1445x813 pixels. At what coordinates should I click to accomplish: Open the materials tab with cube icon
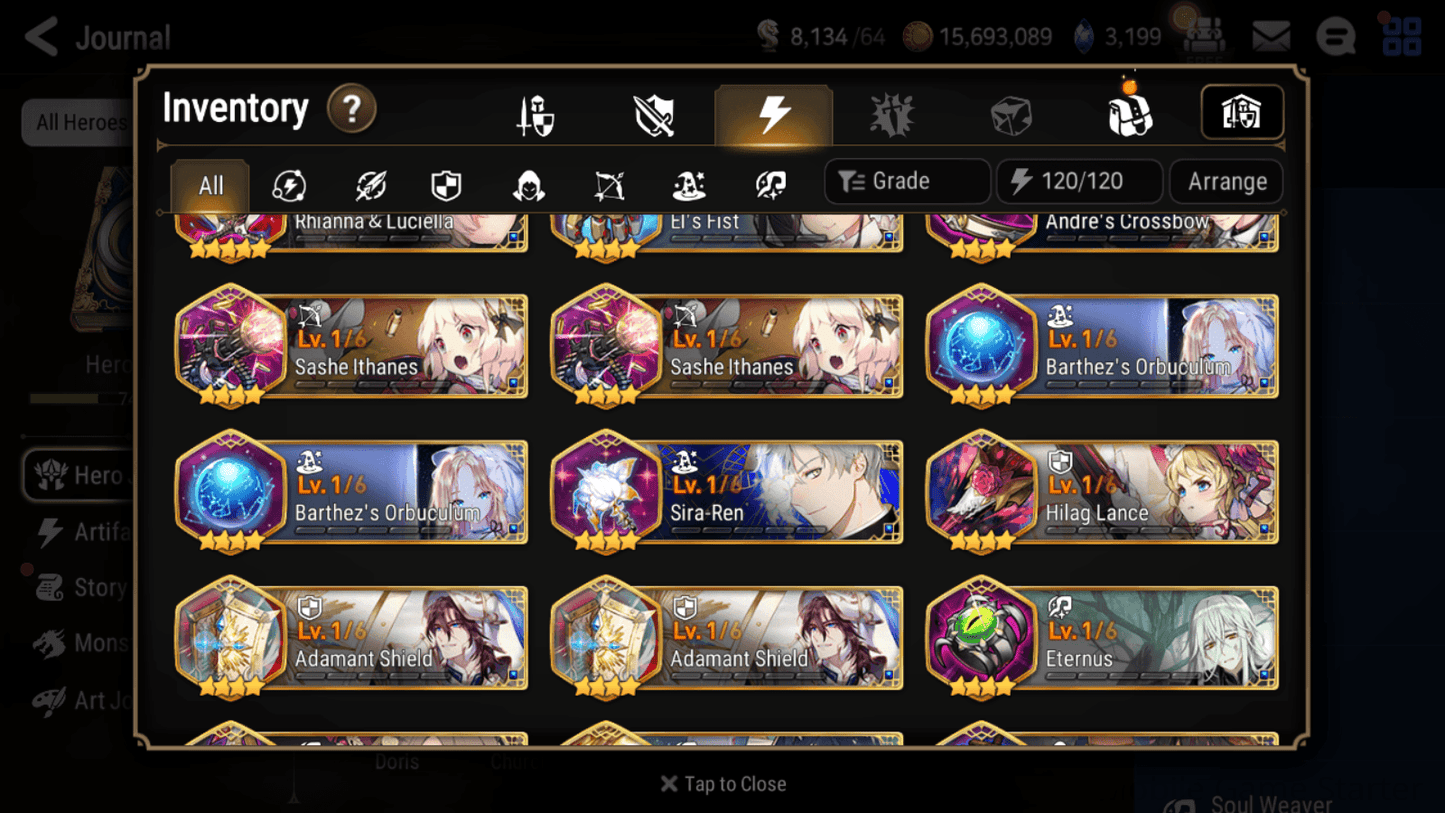tap(1010, 113)
